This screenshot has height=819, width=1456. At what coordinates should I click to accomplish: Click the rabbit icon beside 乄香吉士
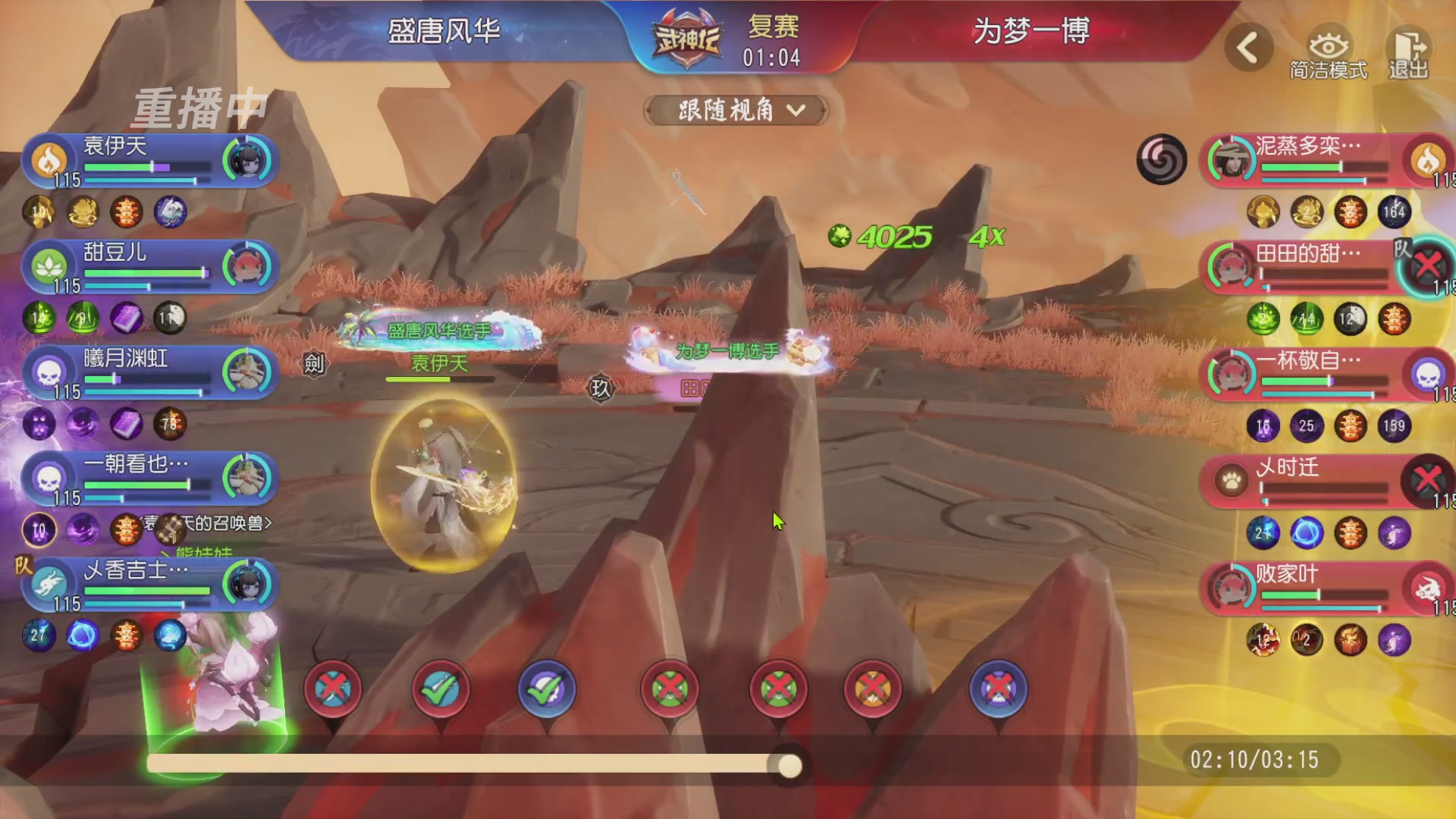tap(50, 584)
